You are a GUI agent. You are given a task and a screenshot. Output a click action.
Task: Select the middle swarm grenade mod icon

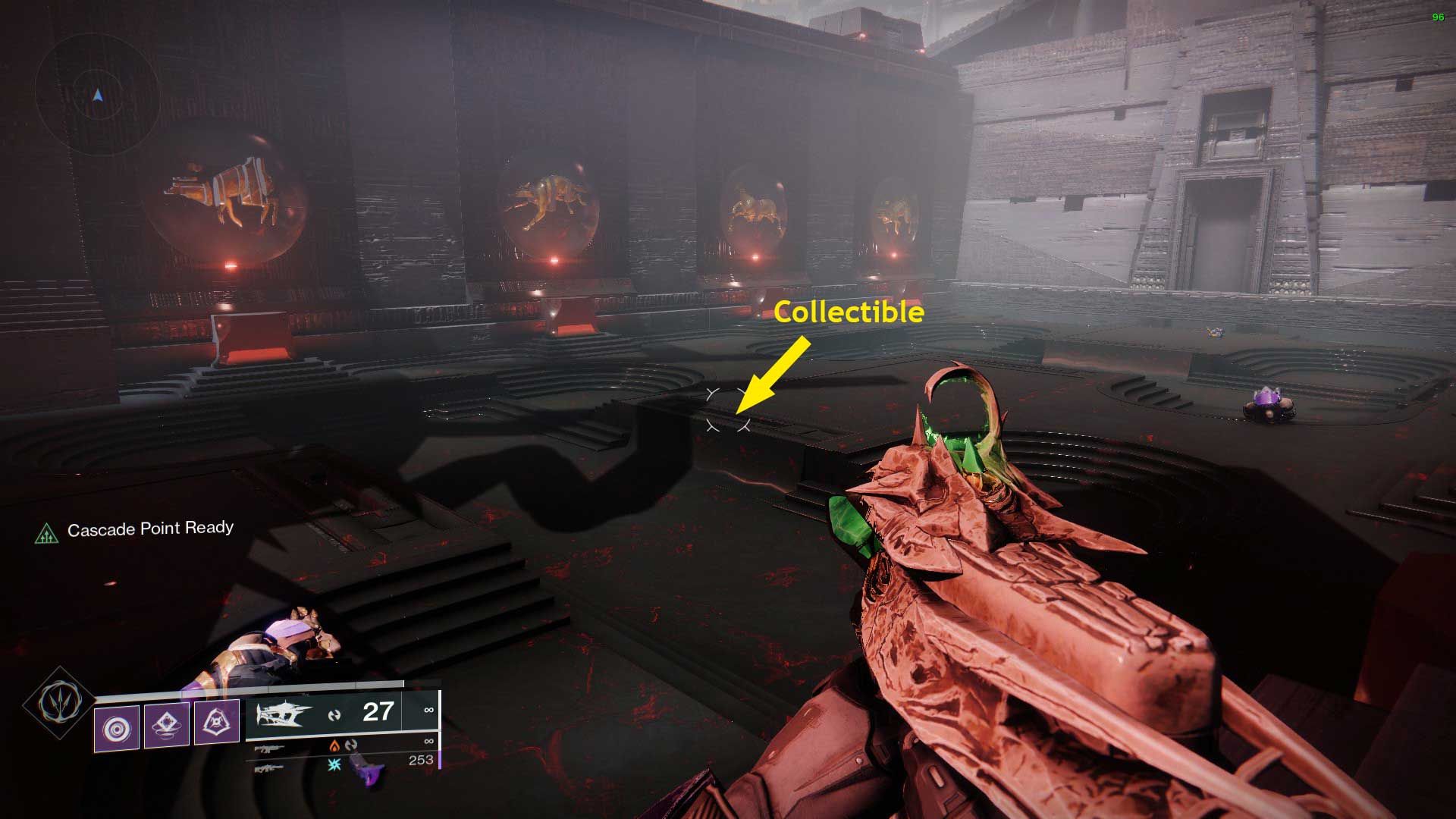[x=167, y=724]
